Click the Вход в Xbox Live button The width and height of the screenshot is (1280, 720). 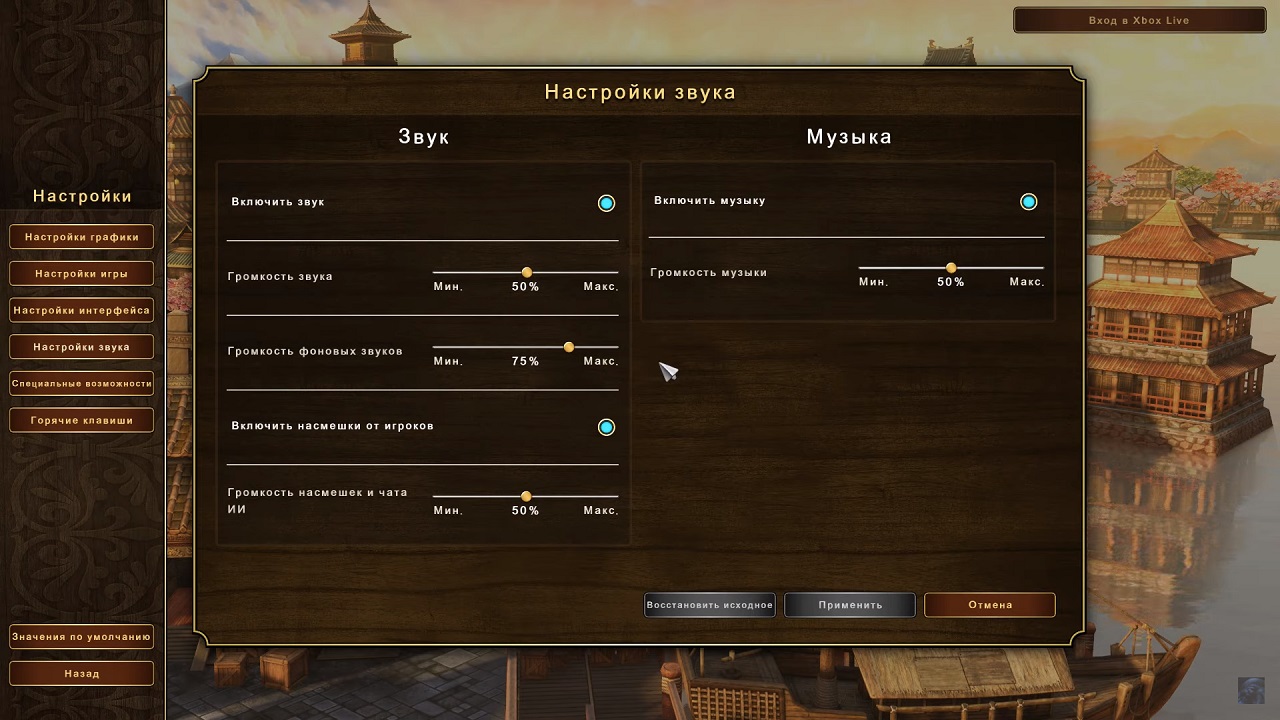tap(1139, 20)
